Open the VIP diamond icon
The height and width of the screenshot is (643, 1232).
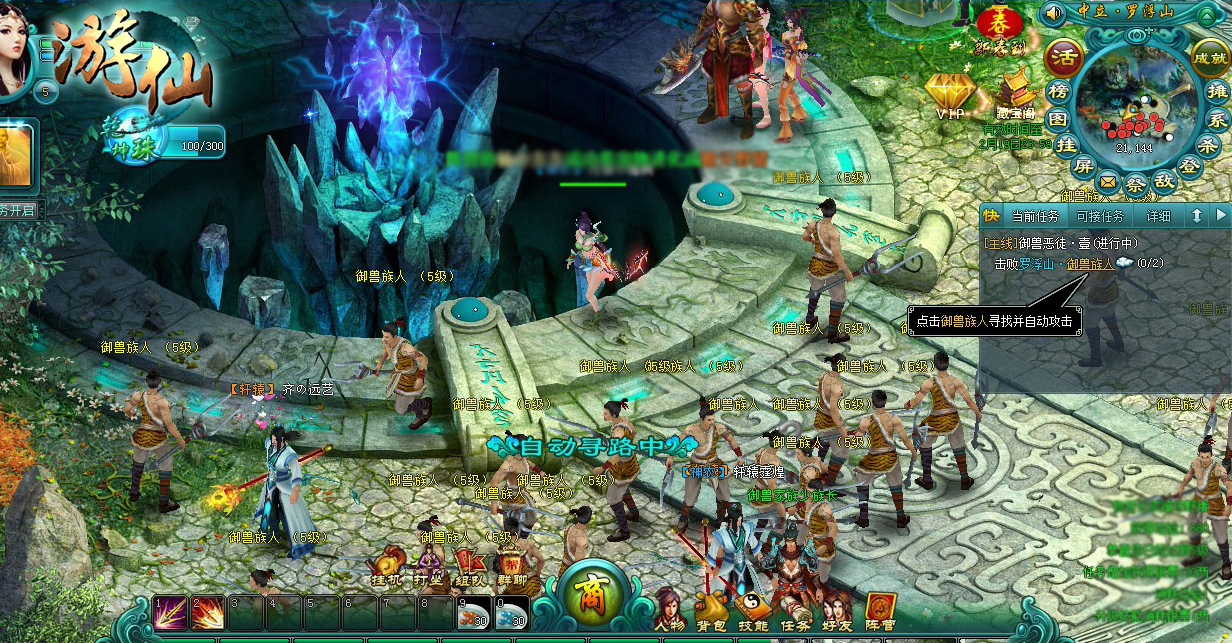coord(949,96)
